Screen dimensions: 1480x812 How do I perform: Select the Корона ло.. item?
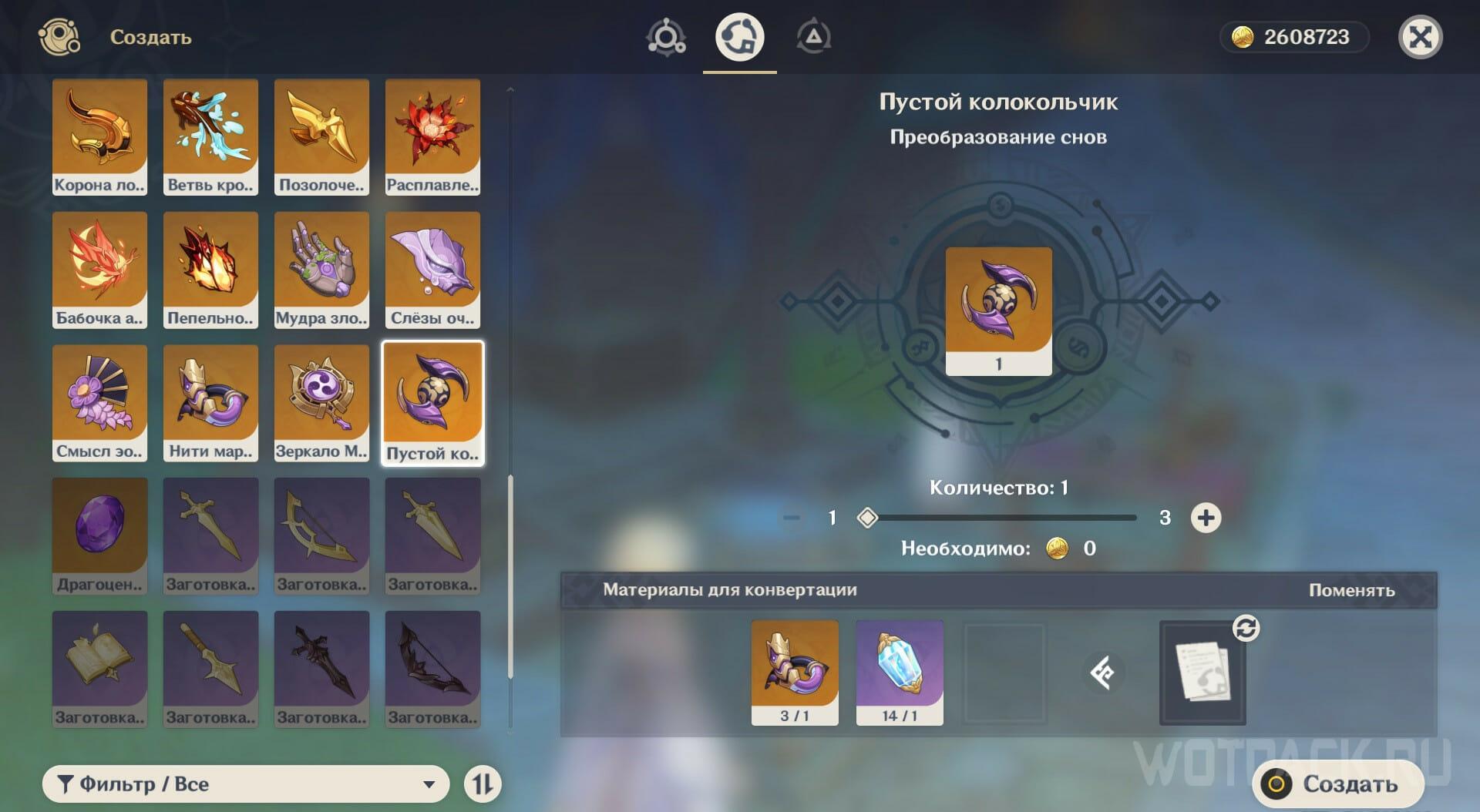pyautogui.click(x=99, y=136)
